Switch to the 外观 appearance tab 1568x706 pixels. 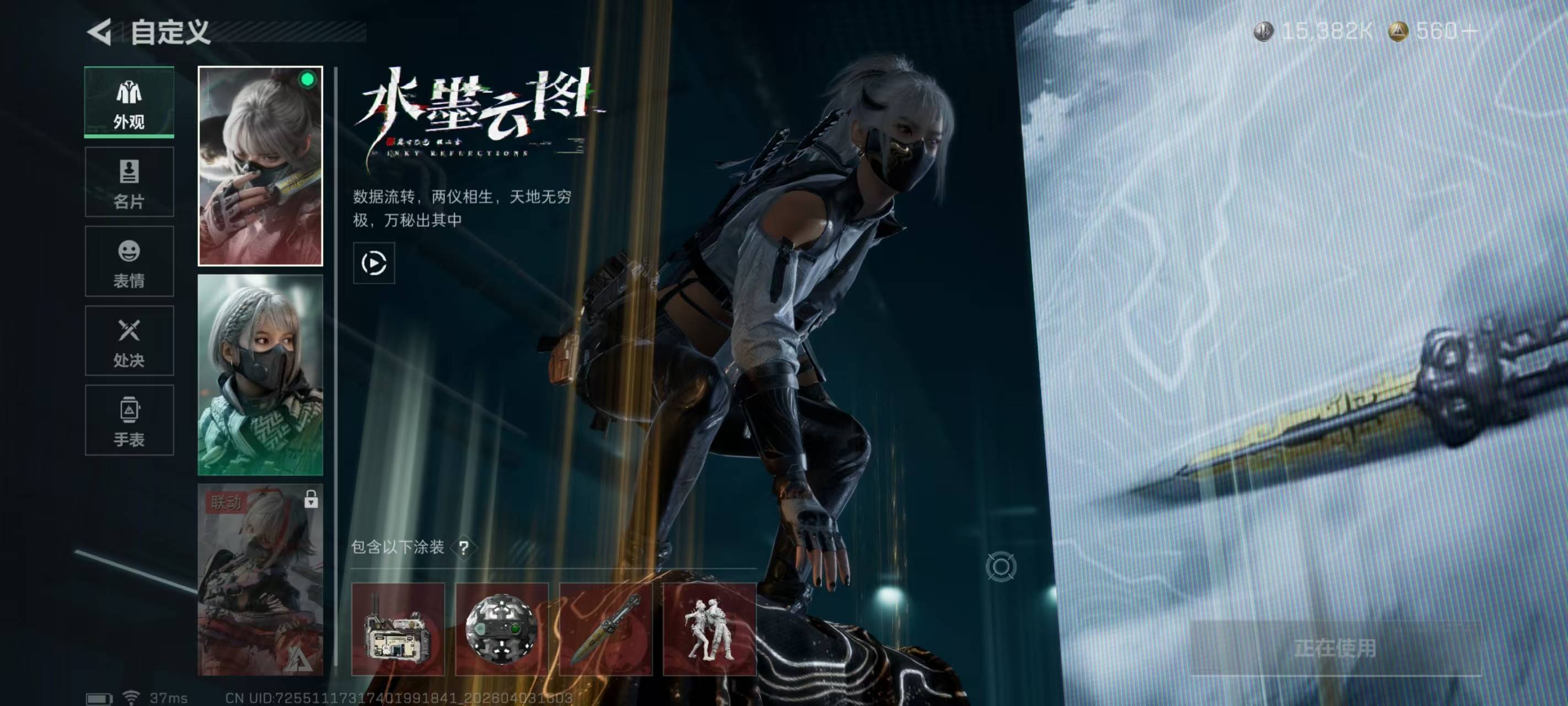129,103
